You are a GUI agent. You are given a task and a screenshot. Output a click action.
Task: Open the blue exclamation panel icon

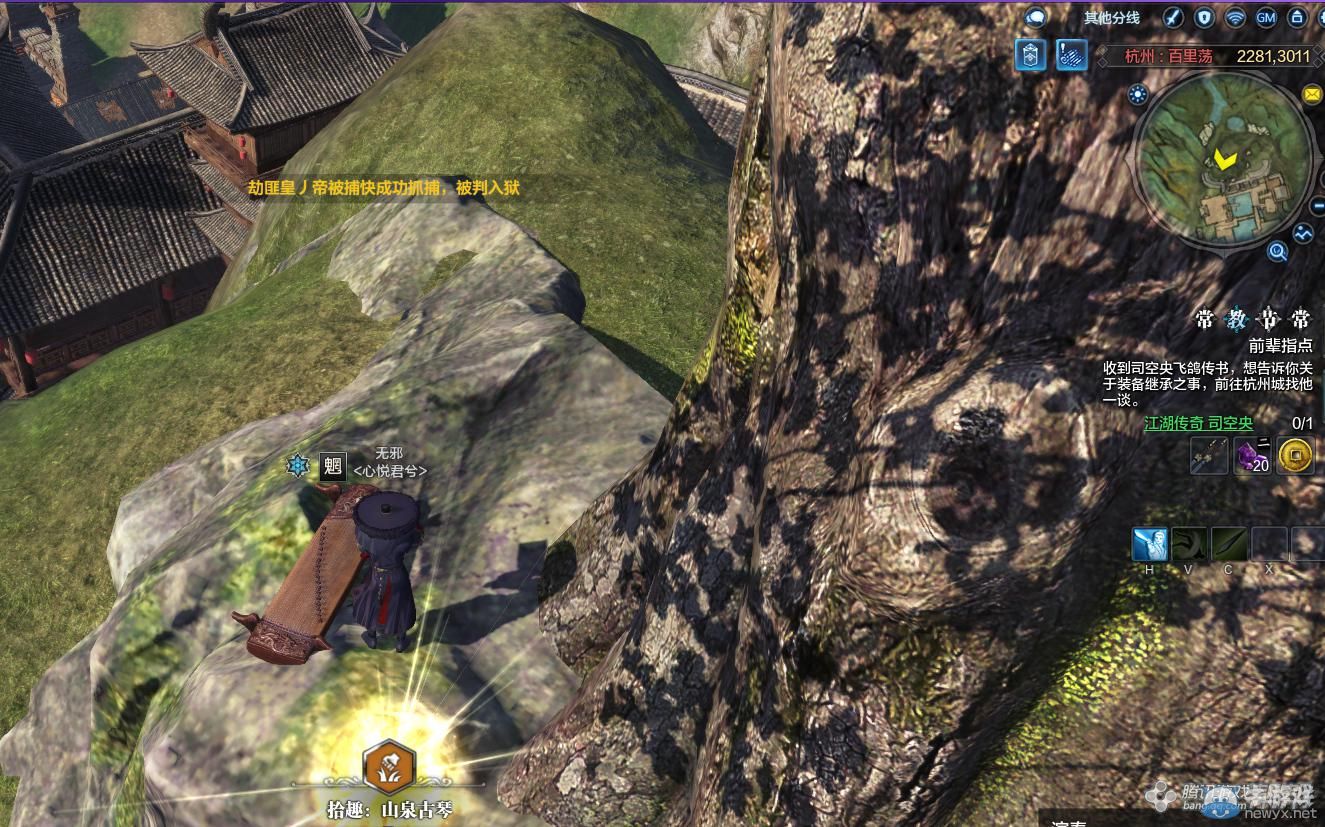tap(1072, 55)
